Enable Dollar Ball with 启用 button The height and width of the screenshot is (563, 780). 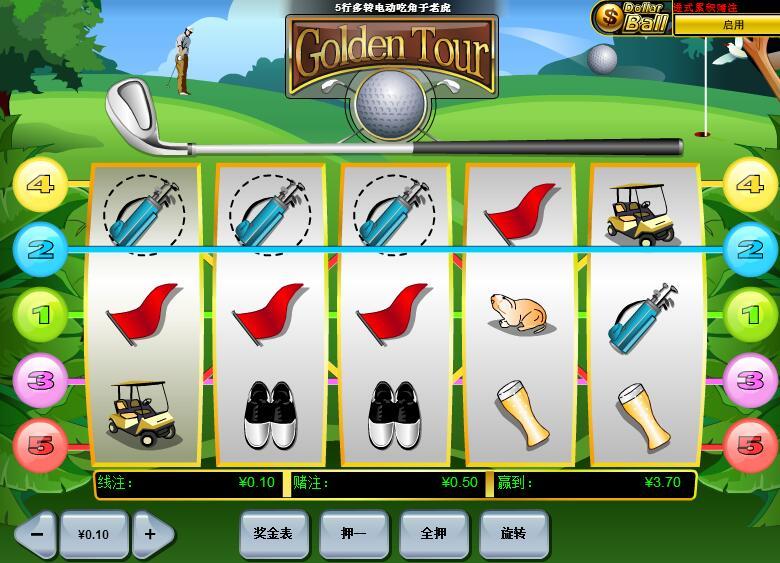pyautogui.click(x=732, y=25)
